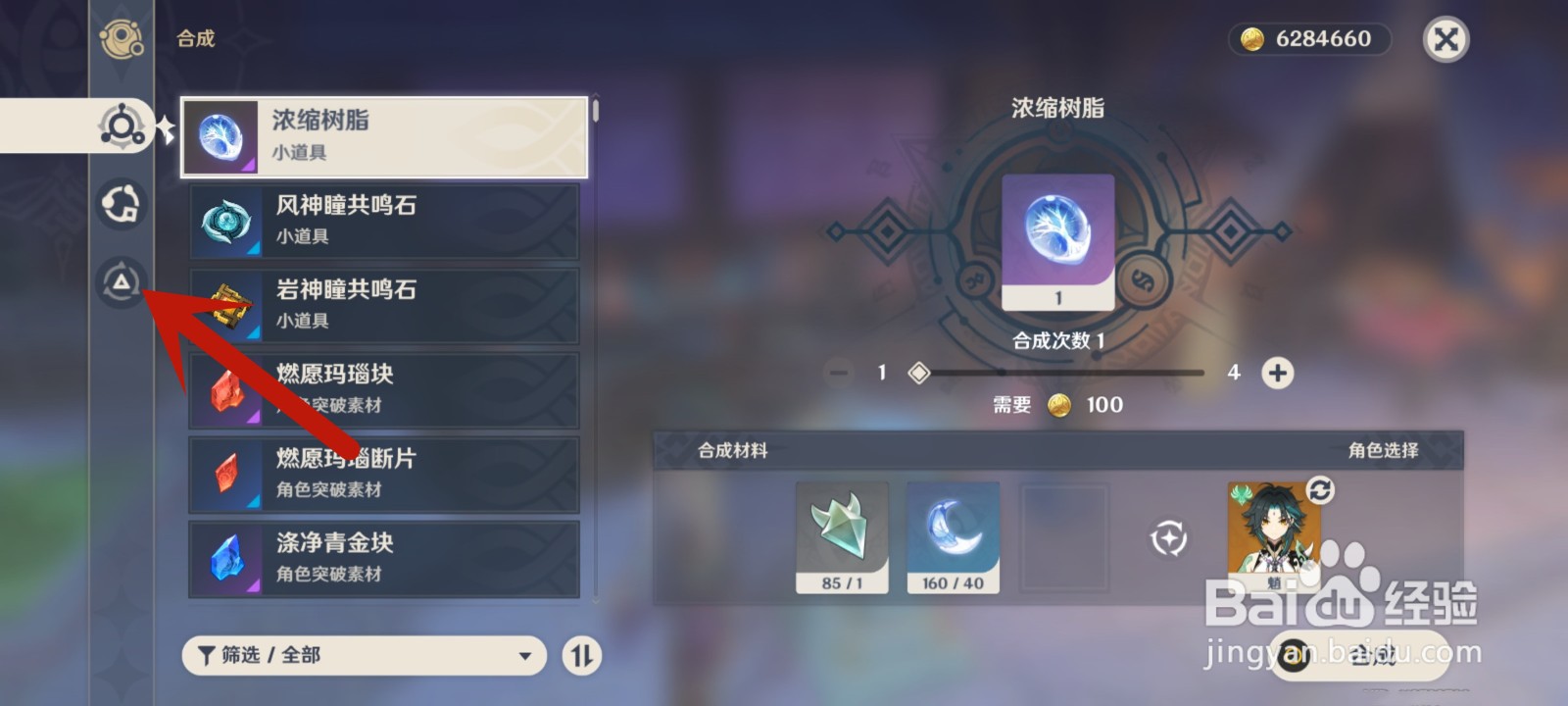Click the crystal material thumbnail showing 85/1
The height and width of the screenshot is (706, 1568).
click(842, 536)
